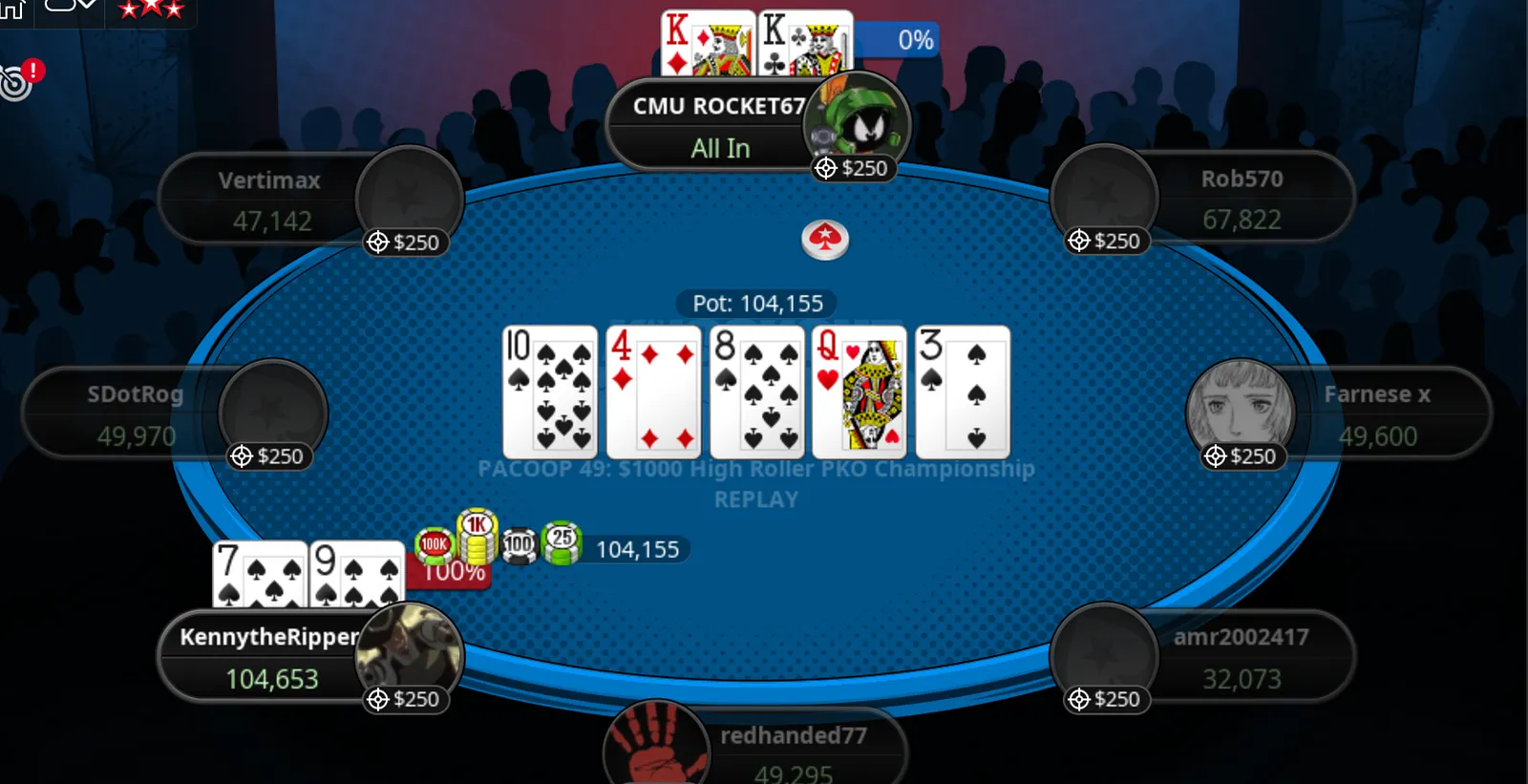Viewport: 1528px width, 784px height.
Task: Click Vertimax's seat panel
Action: point(267,201)
